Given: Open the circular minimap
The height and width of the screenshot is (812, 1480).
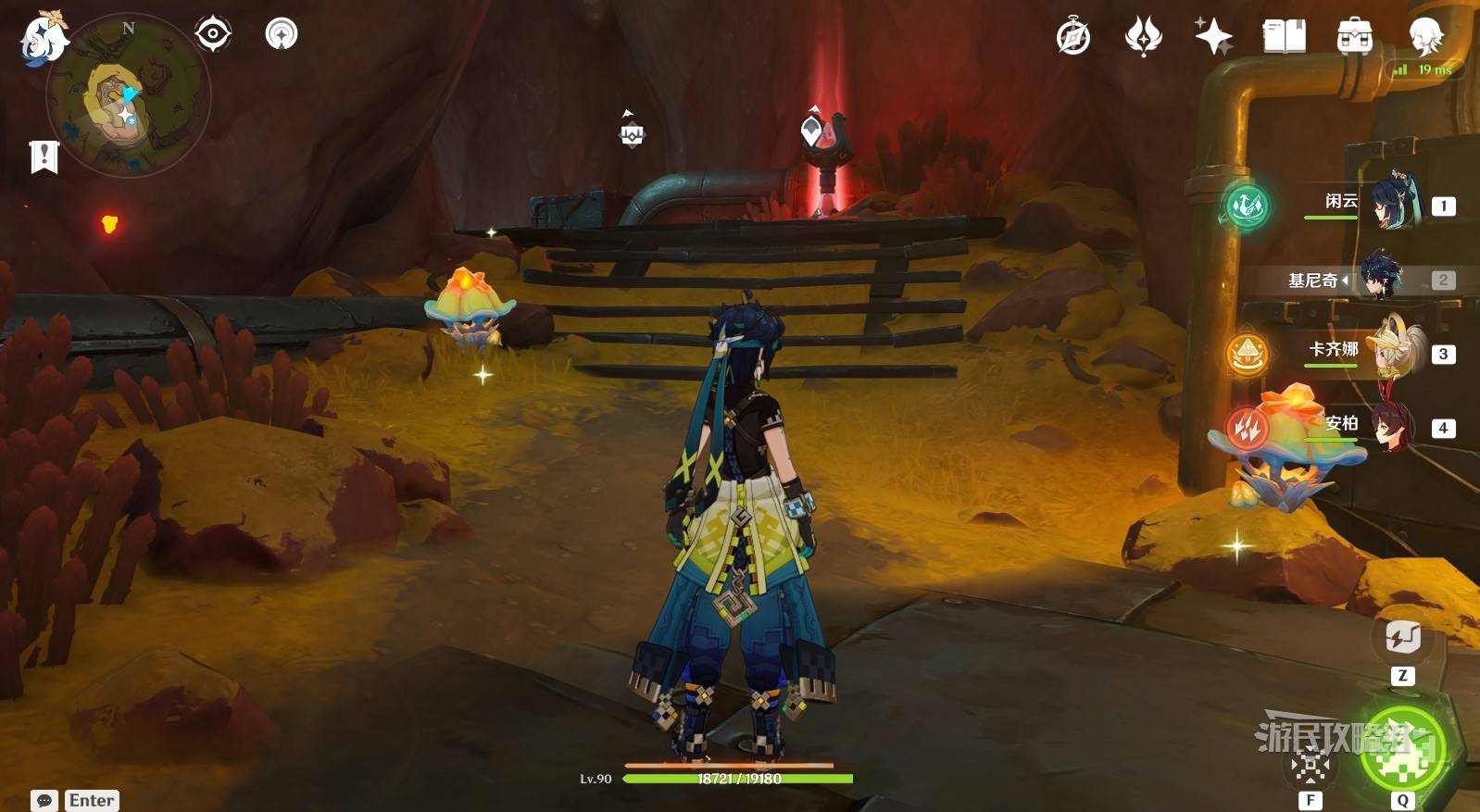Looking at the screenshot, I should pos(128,96).
